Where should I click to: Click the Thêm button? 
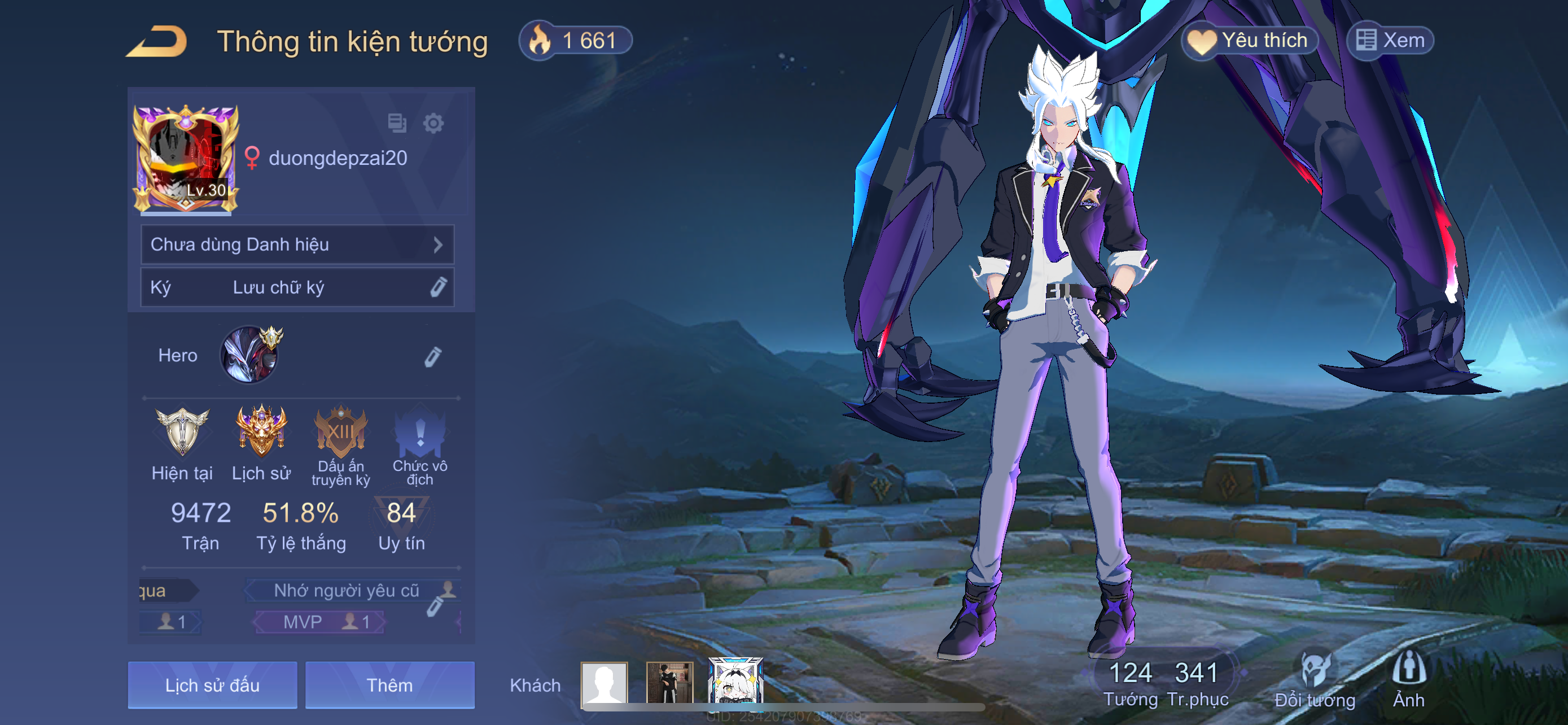(x=389, y=685)
